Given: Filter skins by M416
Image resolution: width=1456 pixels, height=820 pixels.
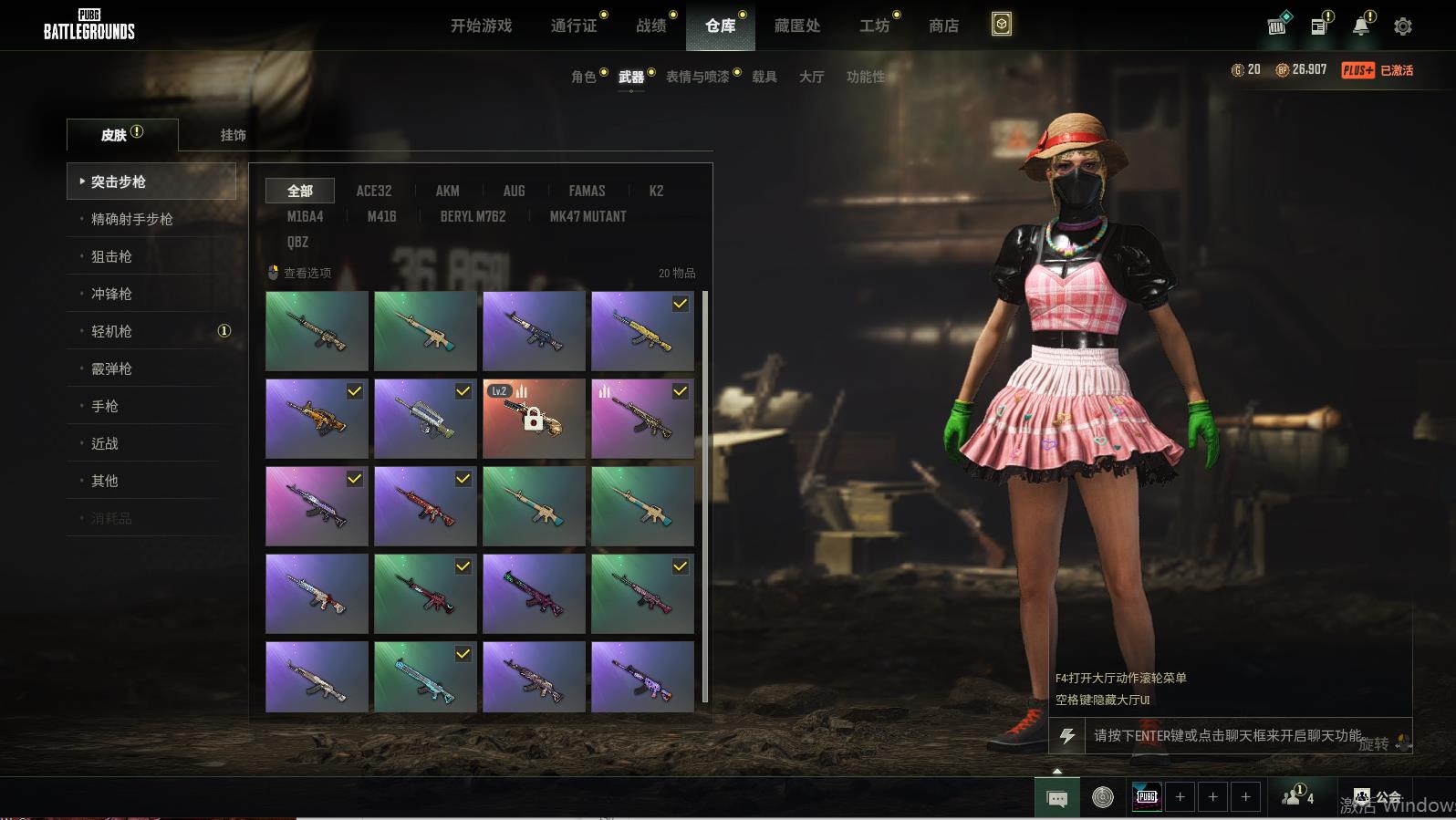Looking at the screenshot, I should pyautogui.click(x=381, y=216).
